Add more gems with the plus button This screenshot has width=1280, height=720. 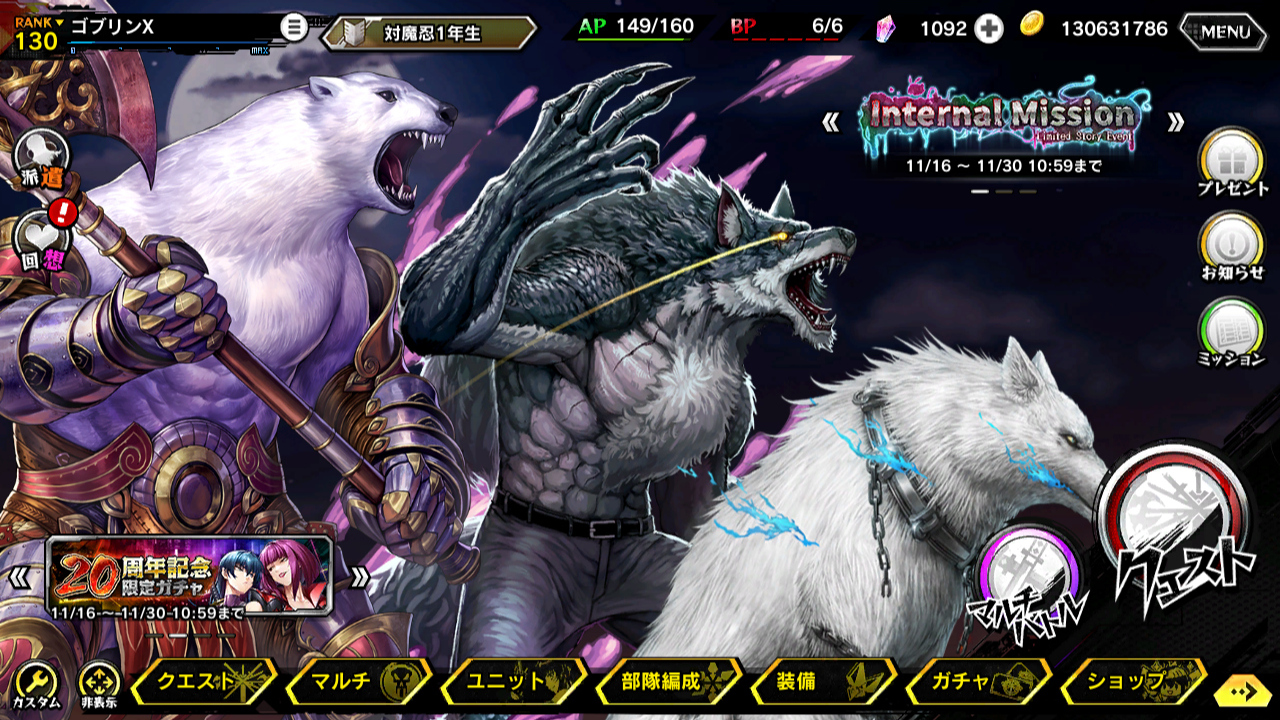pos(989,29)
